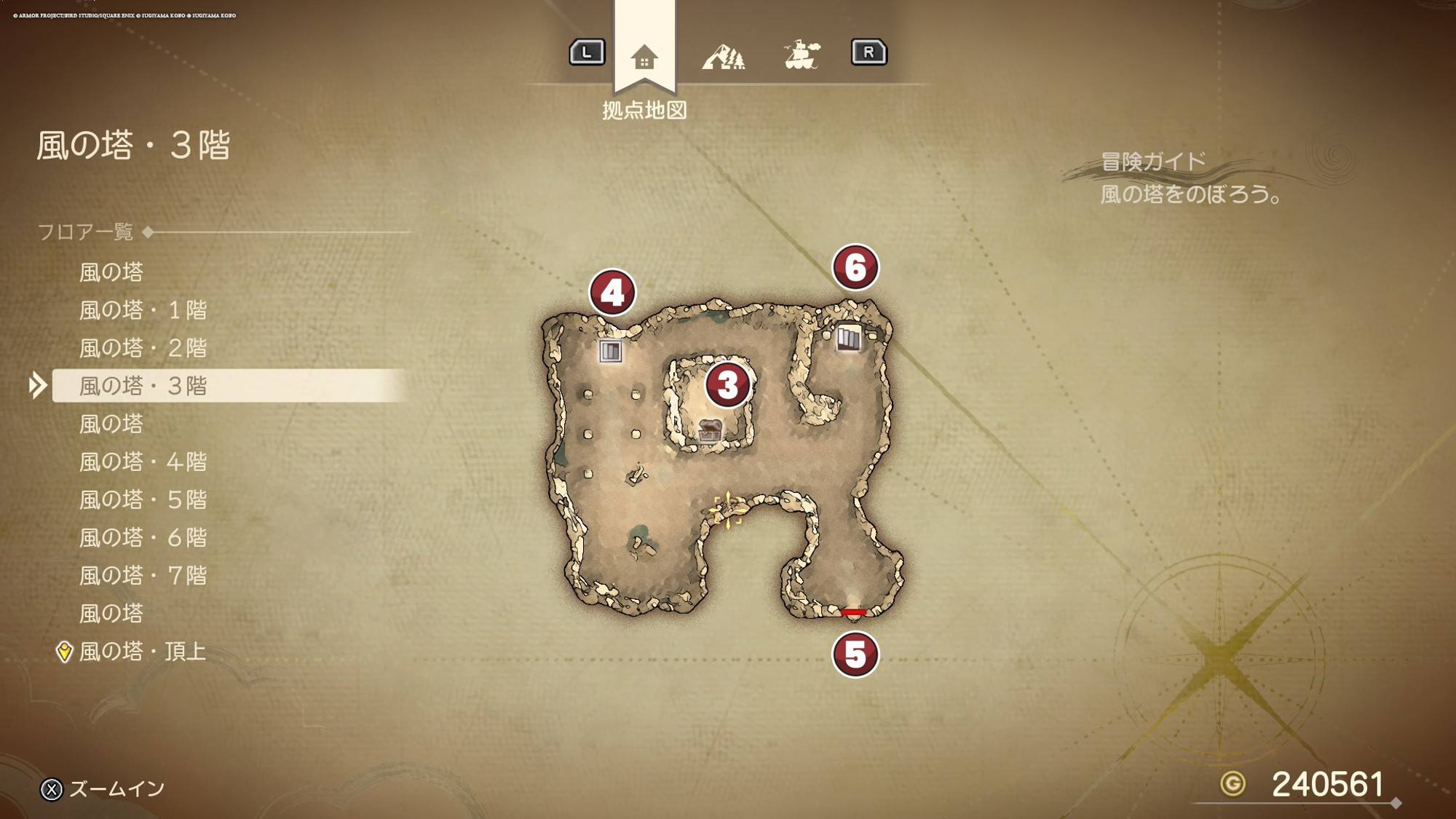The image size is (1456, 819).
Task: Choose the 風の塔・2階 floor entry
Action: pos(143,348)
